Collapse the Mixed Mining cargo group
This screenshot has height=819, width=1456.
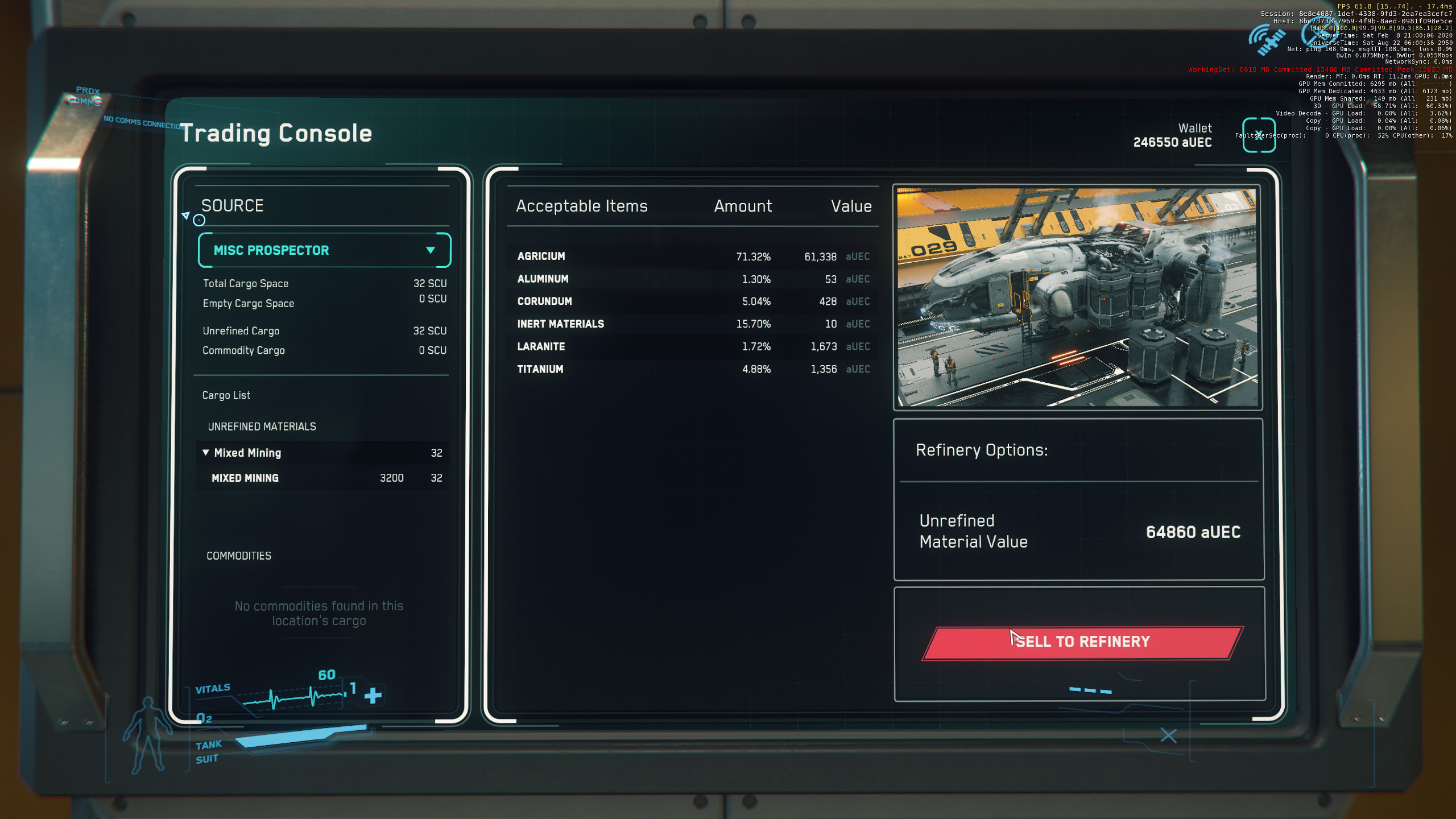(x=206, y=453)
